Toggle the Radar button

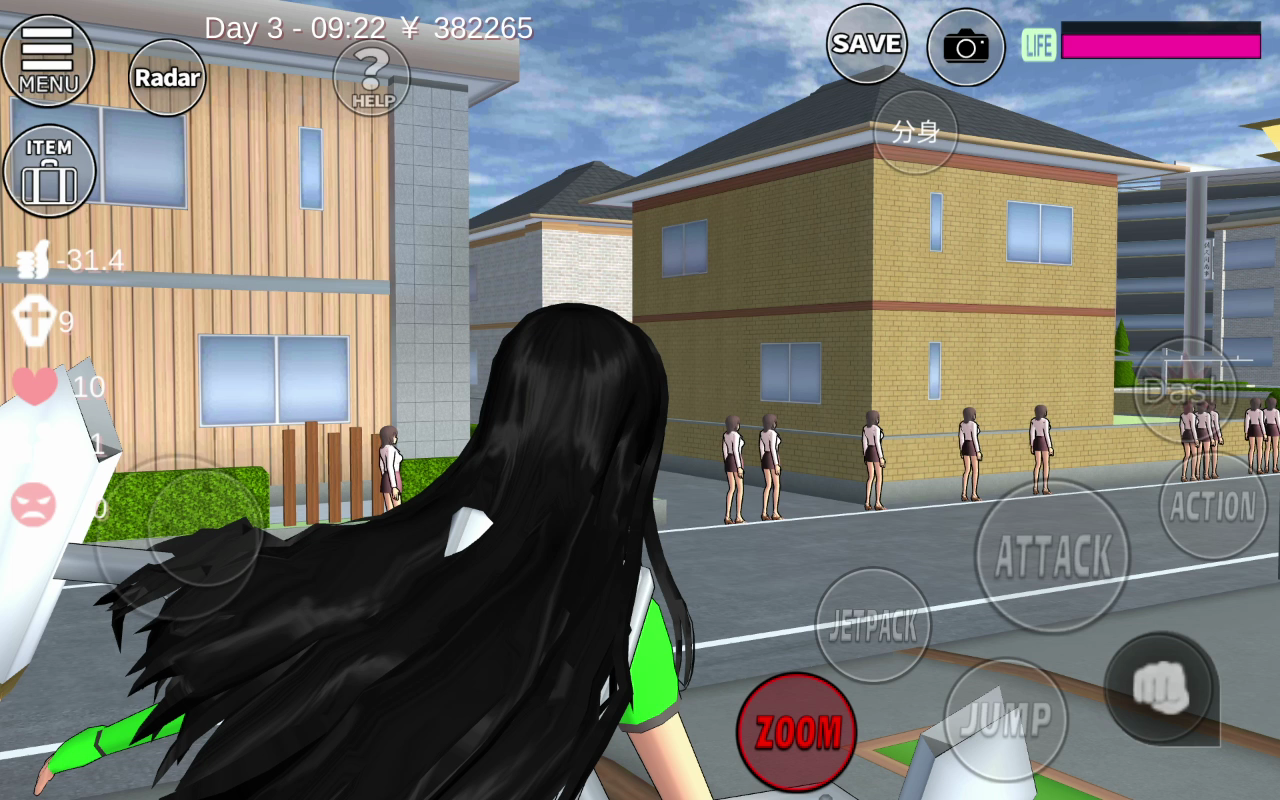pyautogui.click(x=167, y=78)
